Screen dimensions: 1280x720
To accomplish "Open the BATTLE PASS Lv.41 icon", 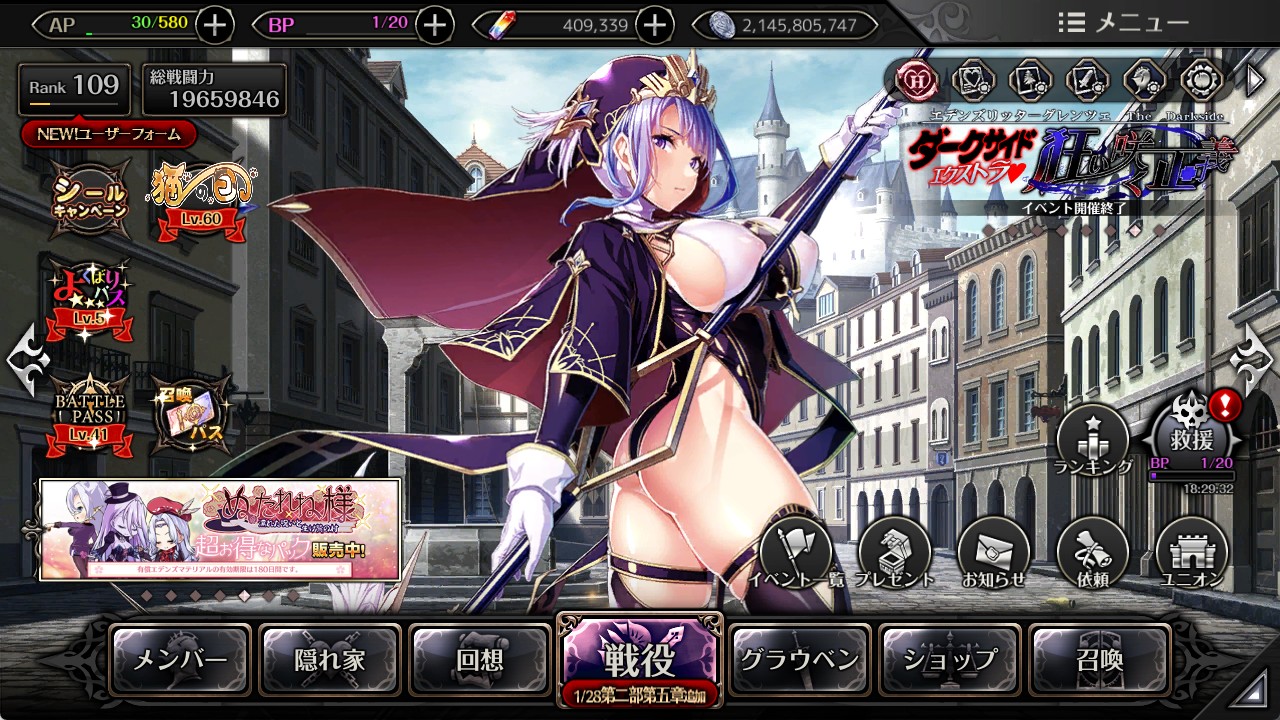I will coord(90,412).
